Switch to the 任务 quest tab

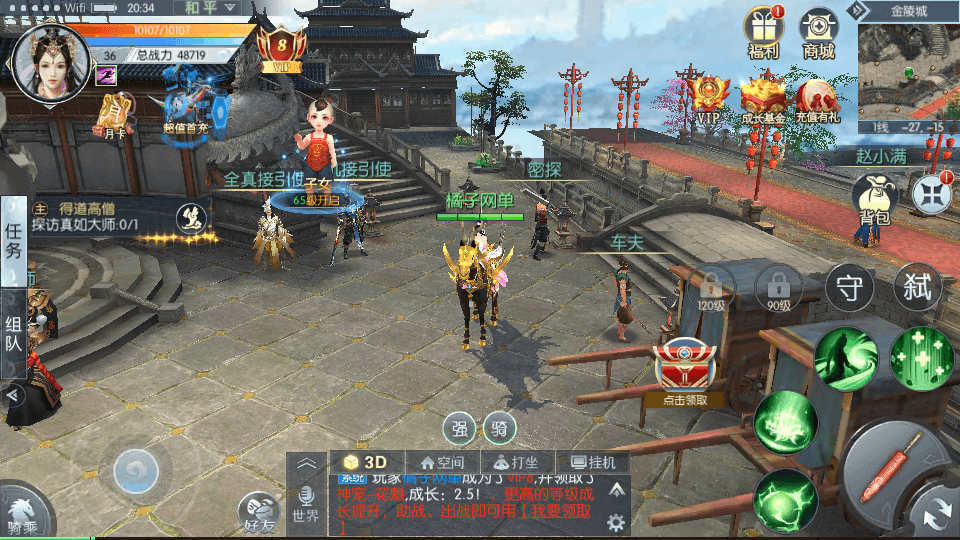tap(14, 241)
